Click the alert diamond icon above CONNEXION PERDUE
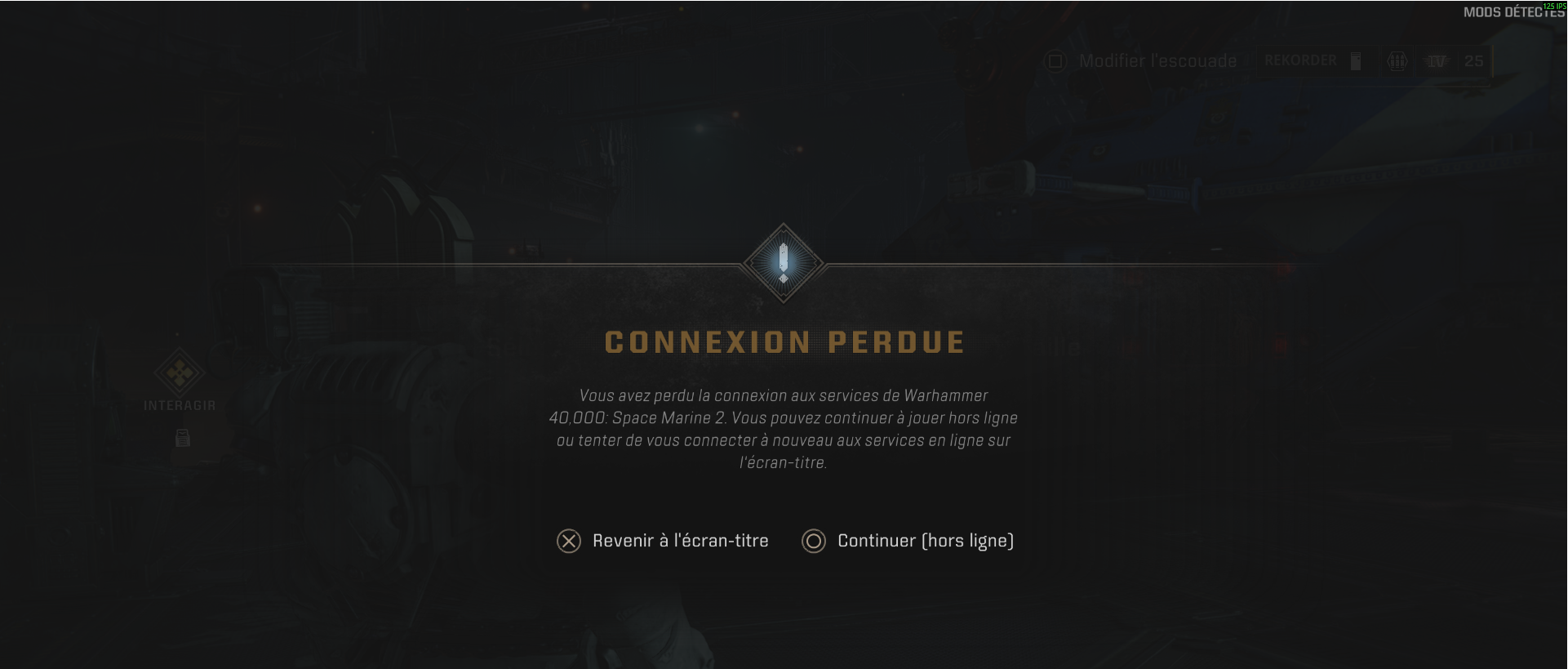This screenshot has height=669, width=1568. 782,261
